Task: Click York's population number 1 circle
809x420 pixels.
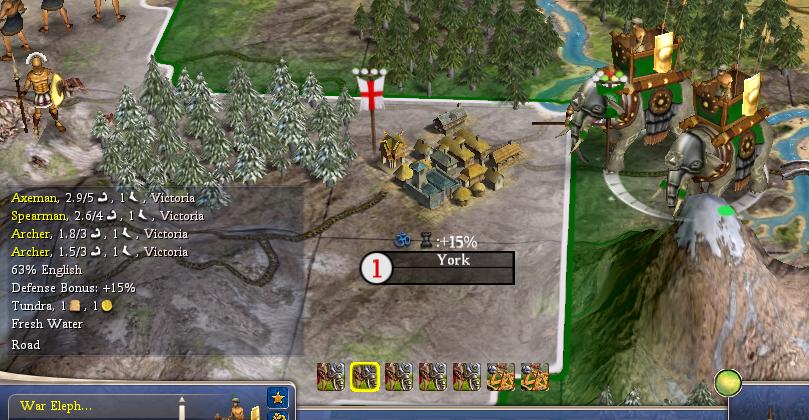Action: [377, 268]
